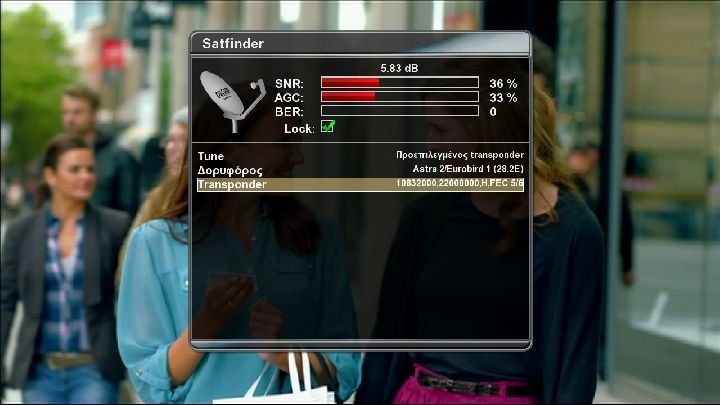Toggle the Lock checkbox

(327, 127)
